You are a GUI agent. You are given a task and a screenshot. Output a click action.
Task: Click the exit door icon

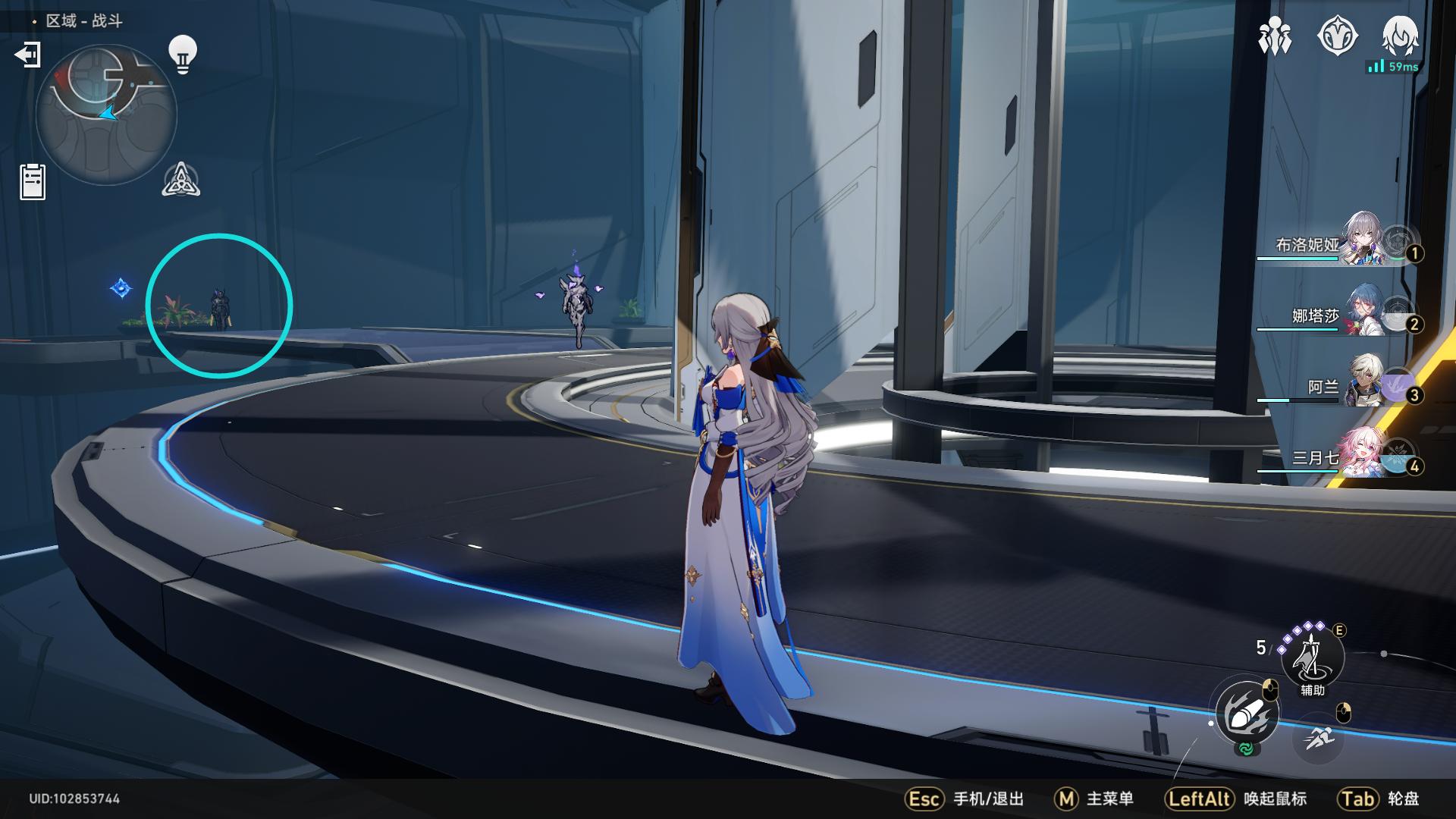tap(27, 55)
